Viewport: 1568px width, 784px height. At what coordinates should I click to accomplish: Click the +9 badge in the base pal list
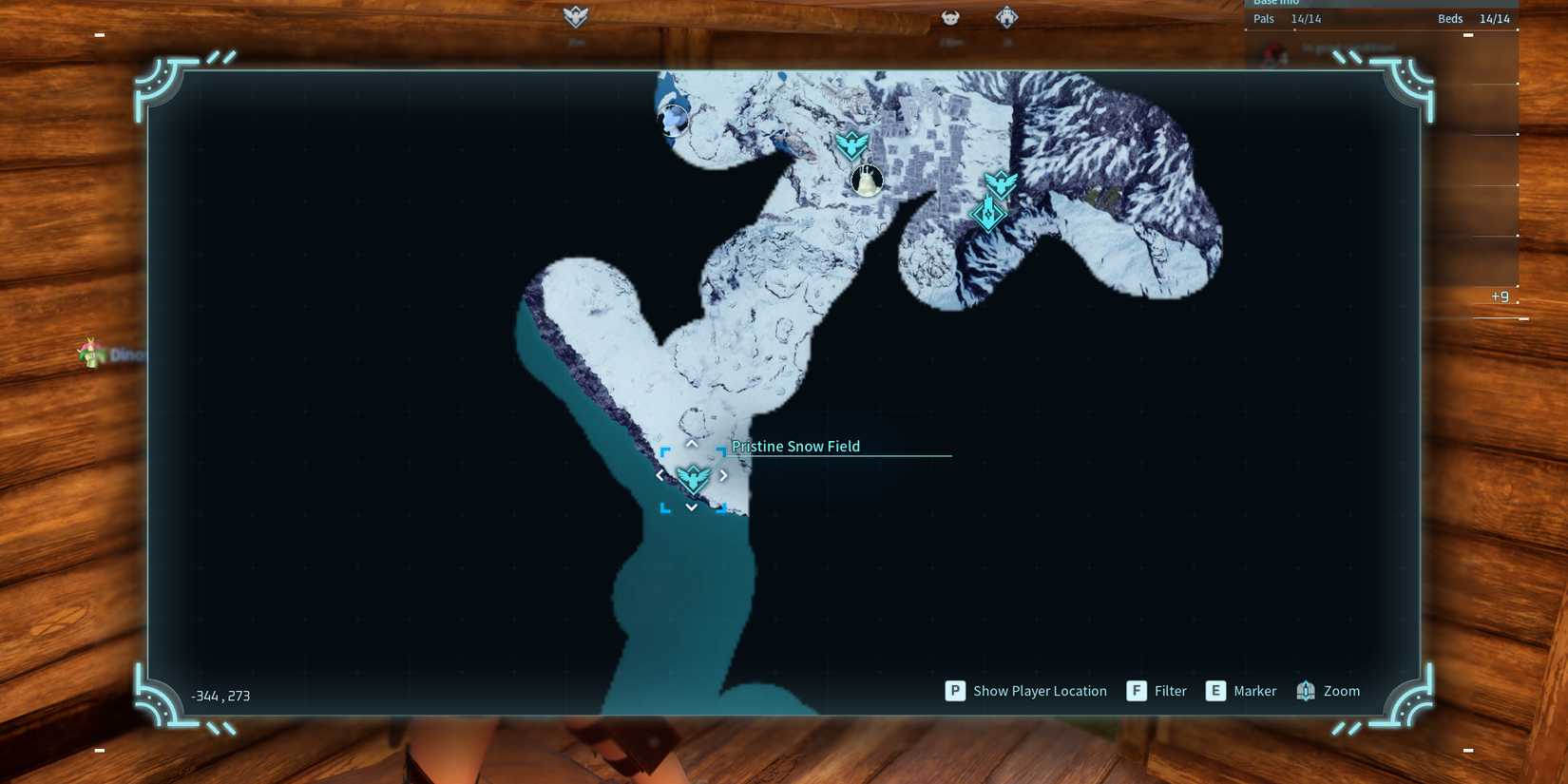pyautogui.click(x=1500, y=296)
